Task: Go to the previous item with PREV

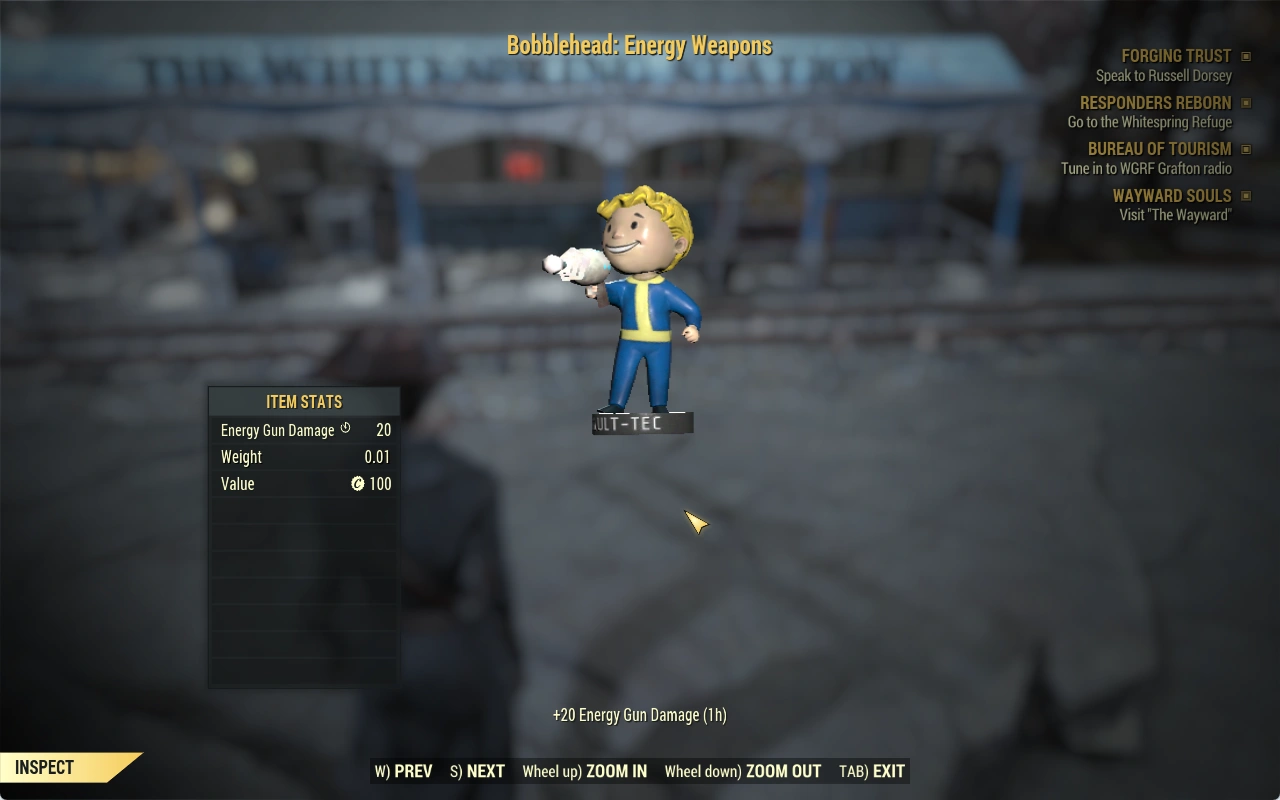Action: 404,771
